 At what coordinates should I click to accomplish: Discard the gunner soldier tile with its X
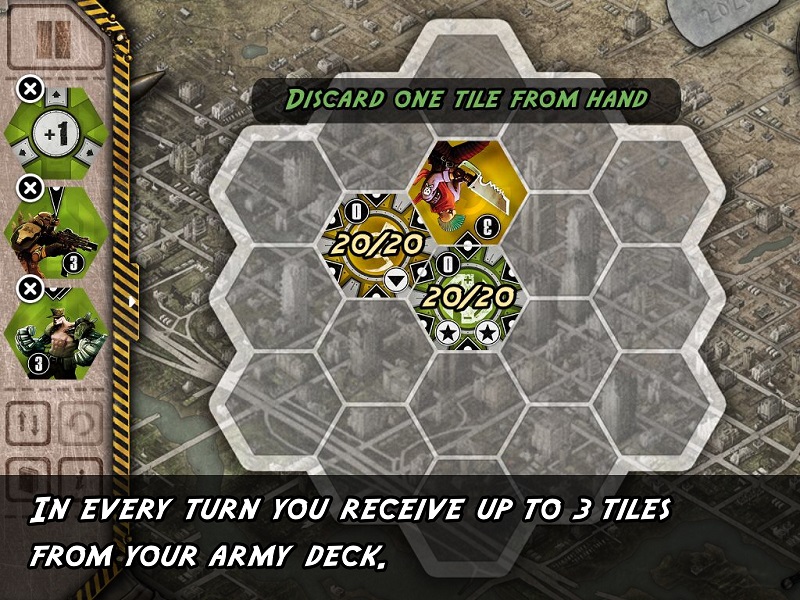[x=30, y=188]
